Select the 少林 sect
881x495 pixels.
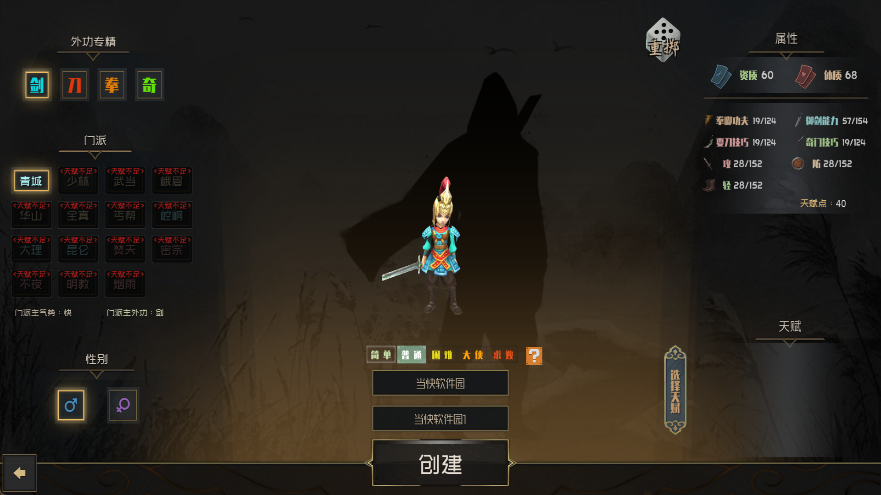tap(77, 181)
